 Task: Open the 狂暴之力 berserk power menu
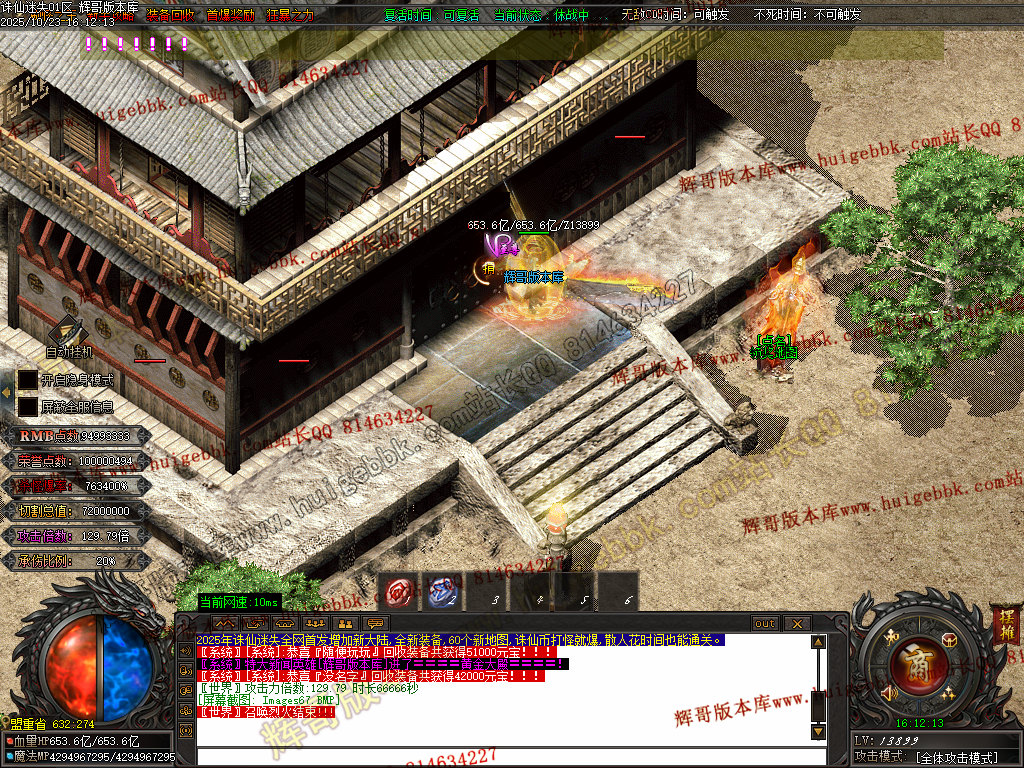[x=290, y=16]
